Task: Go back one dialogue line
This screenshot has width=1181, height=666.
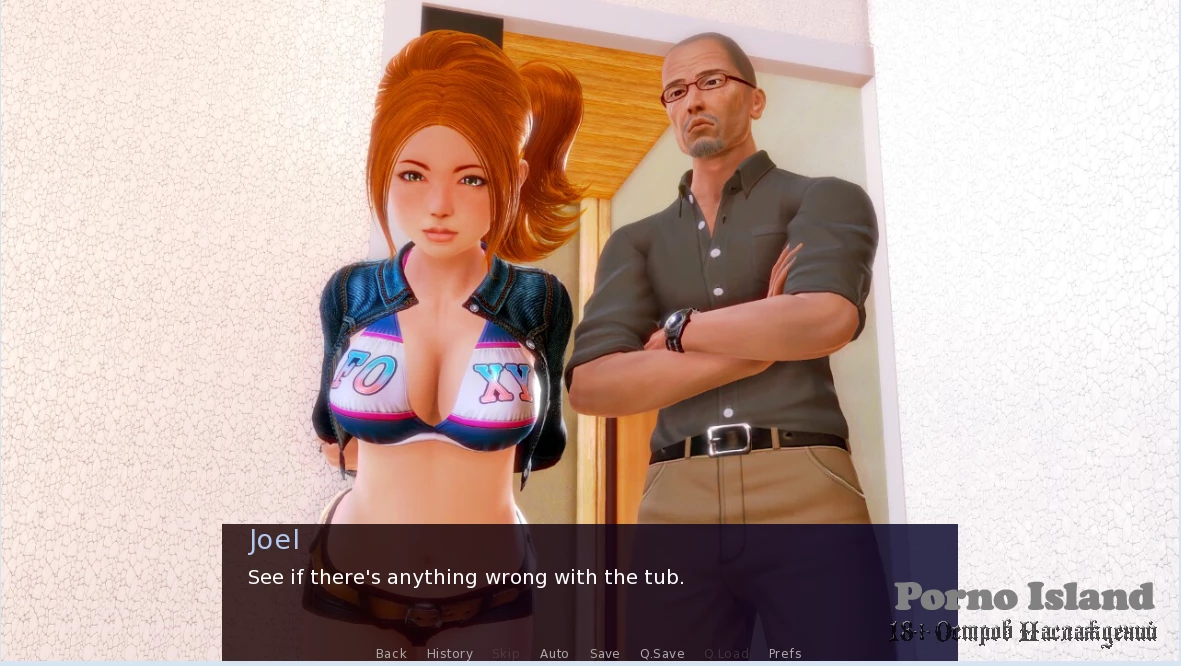Action: [x=391, y=654]
